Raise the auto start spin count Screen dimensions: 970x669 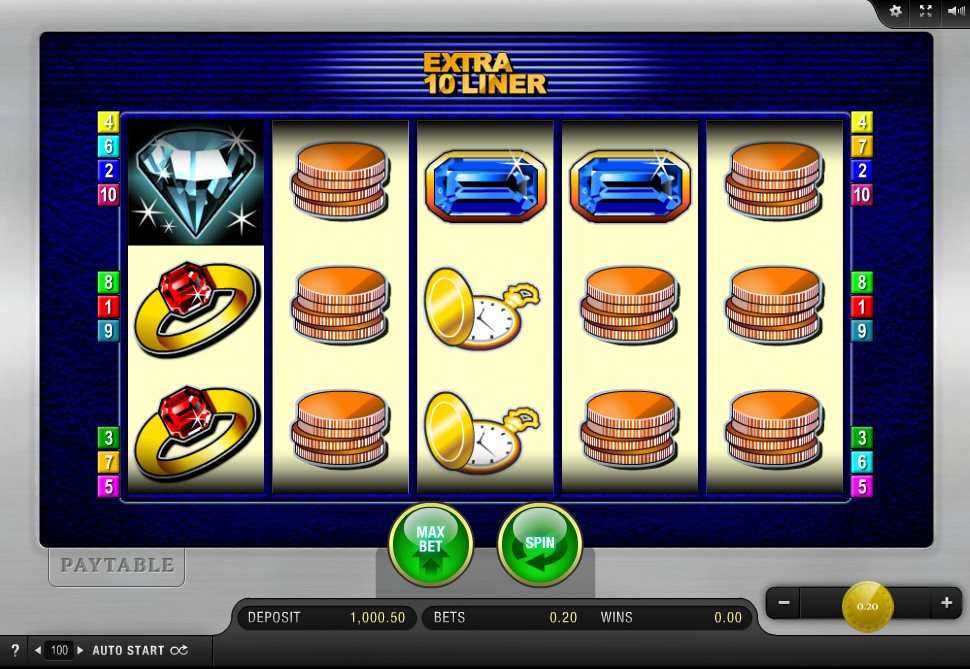tap(81, 650)
